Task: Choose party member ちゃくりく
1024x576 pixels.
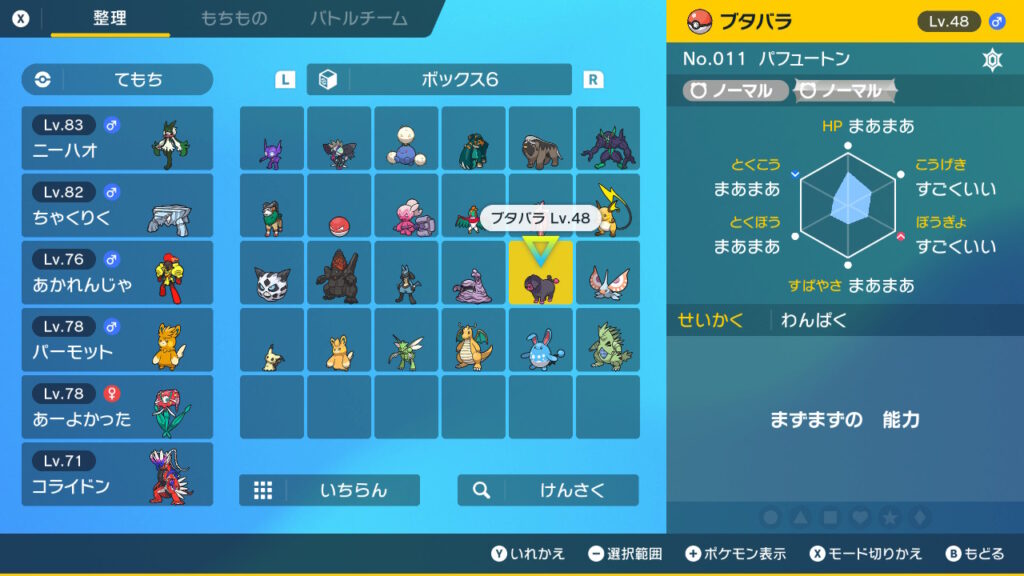Action: (x=117, y=206)
